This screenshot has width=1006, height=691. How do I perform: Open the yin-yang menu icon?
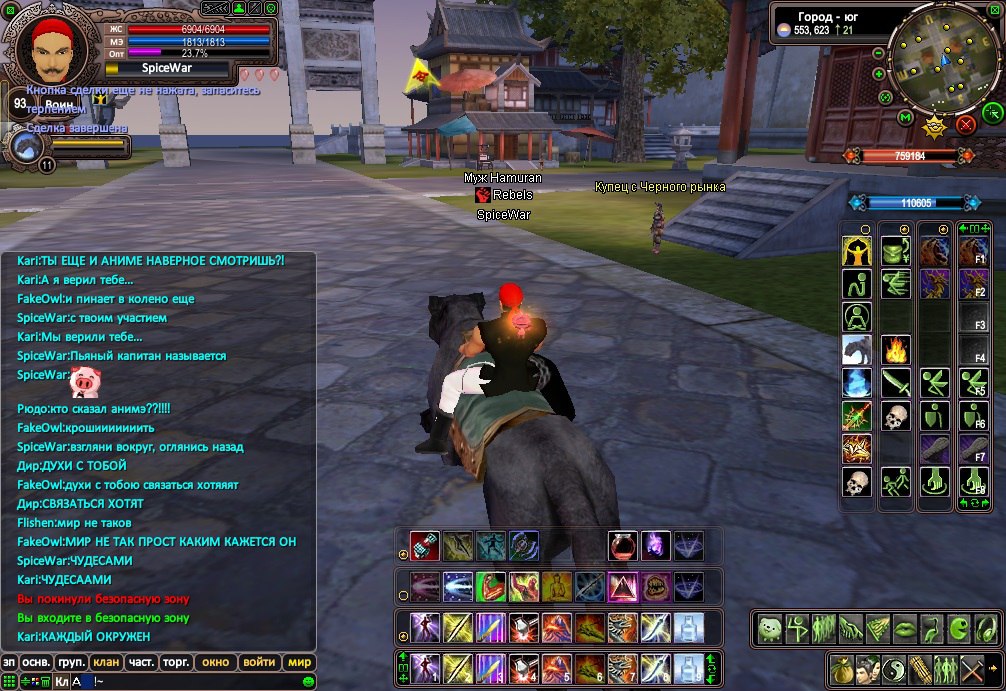(x=893, y=668)
